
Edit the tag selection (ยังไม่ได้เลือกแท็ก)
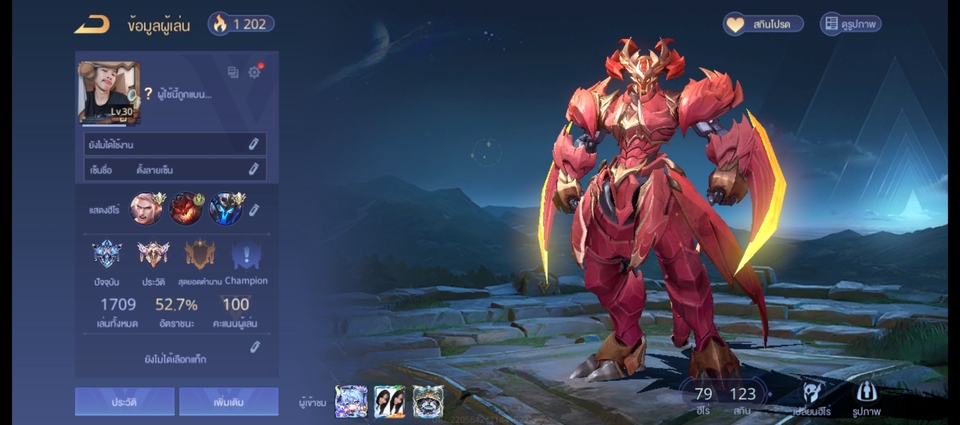(254, 347)
